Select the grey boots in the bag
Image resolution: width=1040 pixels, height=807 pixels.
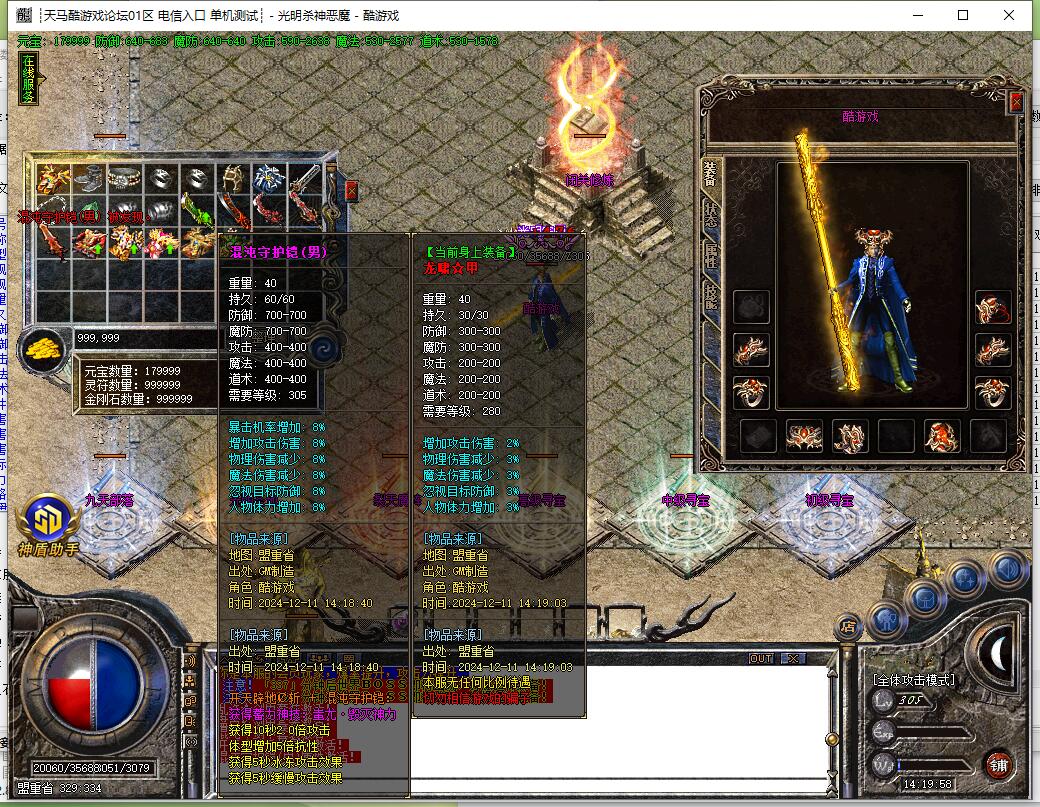(x=88, y=180)
